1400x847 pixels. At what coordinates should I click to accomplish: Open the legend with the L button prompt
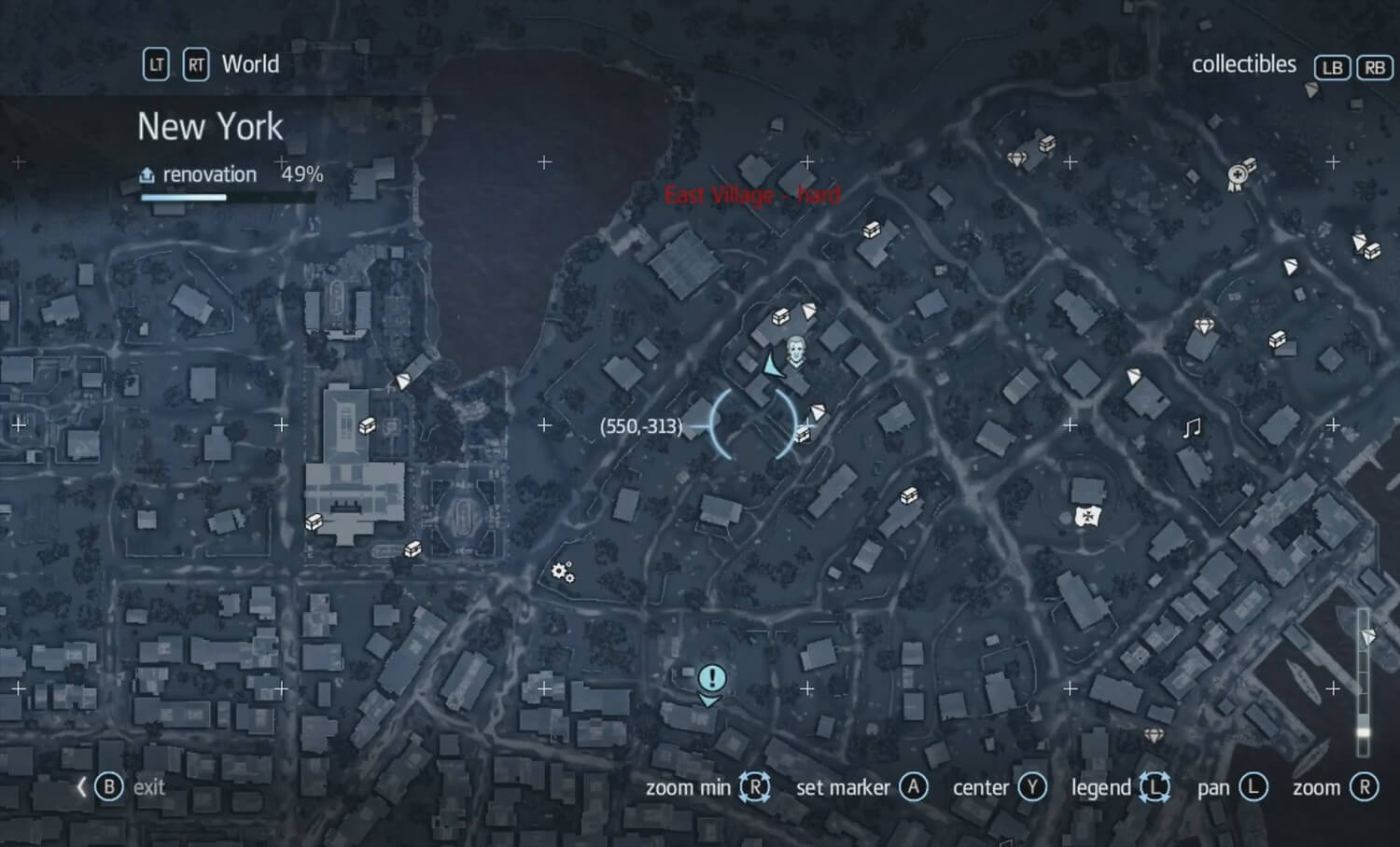coord(1156,786)
